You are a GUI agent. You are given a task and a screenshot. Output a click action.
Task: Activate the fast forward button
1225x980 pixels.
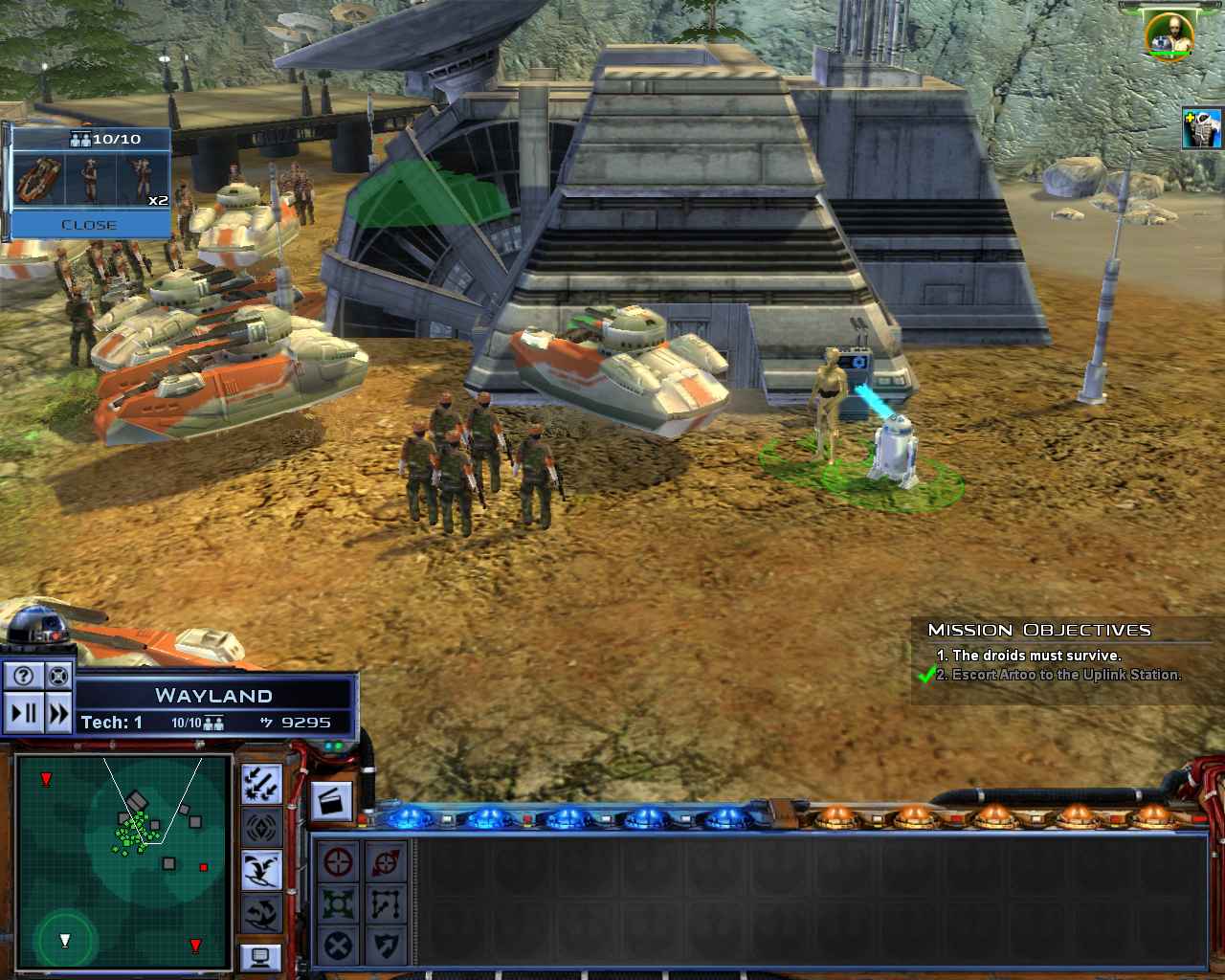pos(58,713)
